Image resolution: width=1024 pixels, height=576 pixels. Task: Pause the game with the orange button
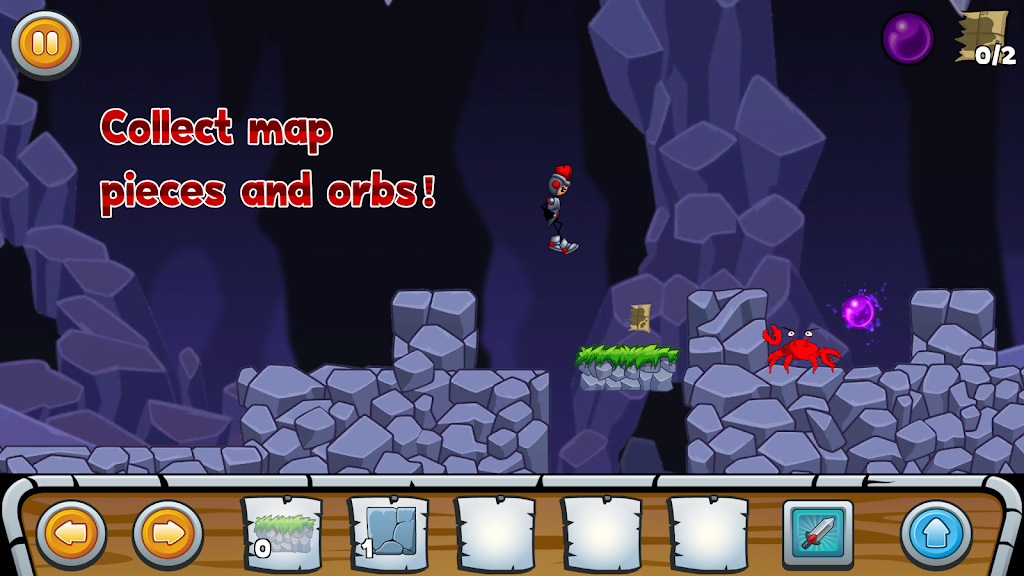pyautogui.click(x=45, y=44)
